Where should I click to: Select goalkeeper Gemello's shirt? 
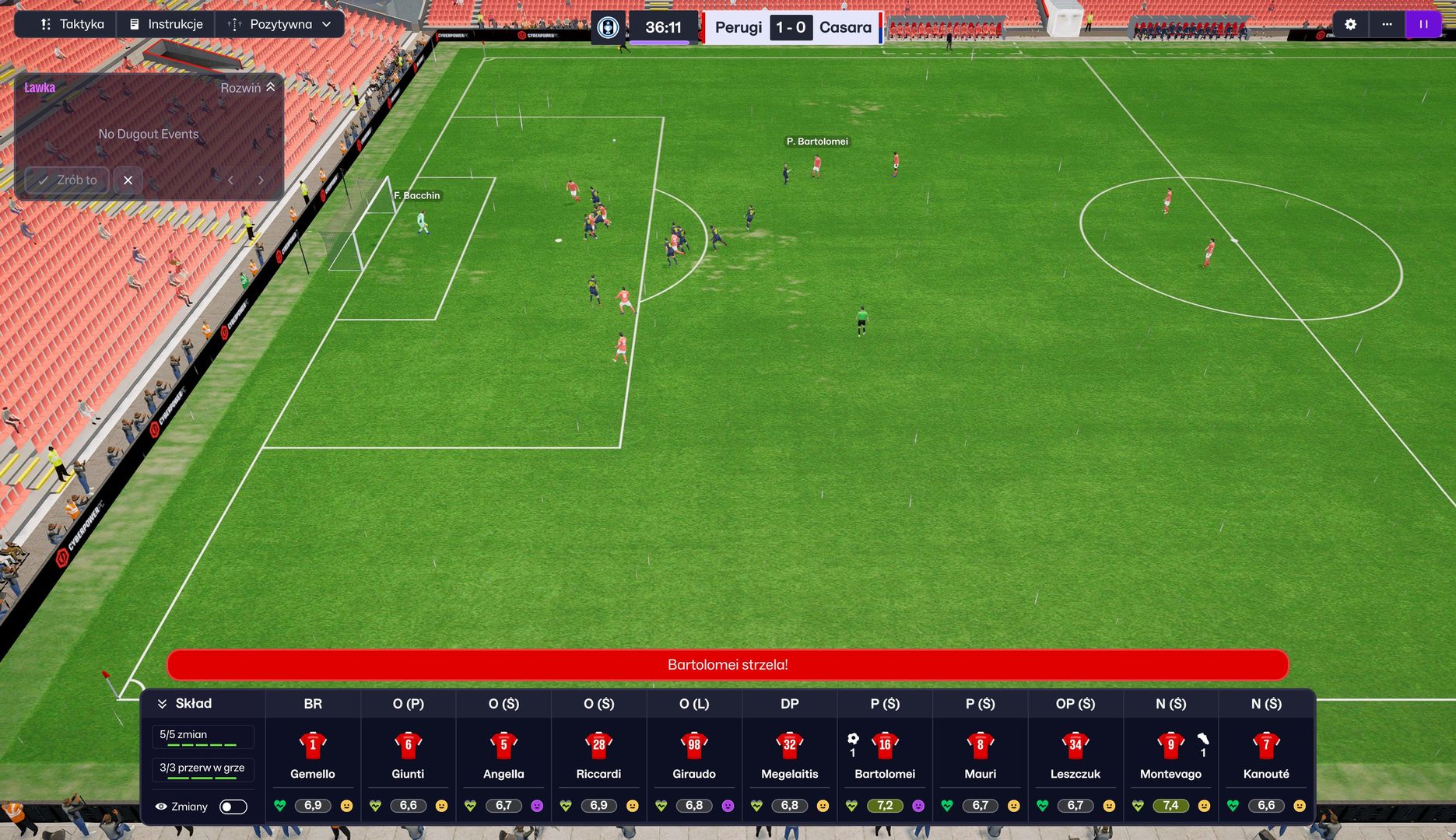[x=313, y=745]
